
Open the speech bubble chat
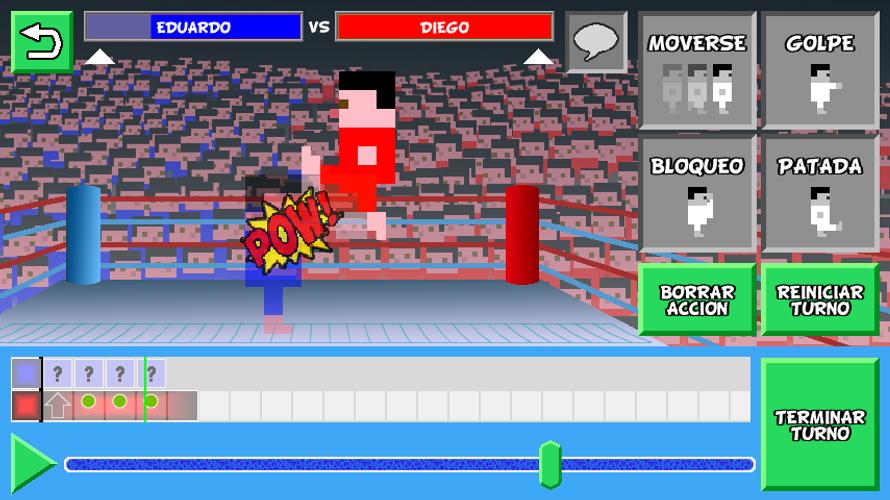[596, 42]
